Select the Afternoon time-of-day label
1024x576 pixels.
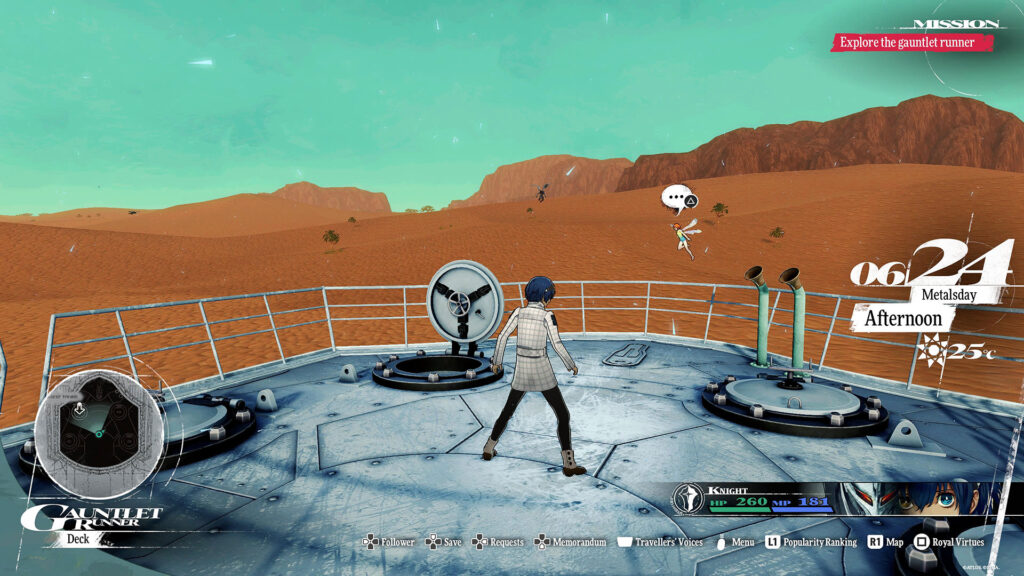pyautogui.click(x=902, y=320)
